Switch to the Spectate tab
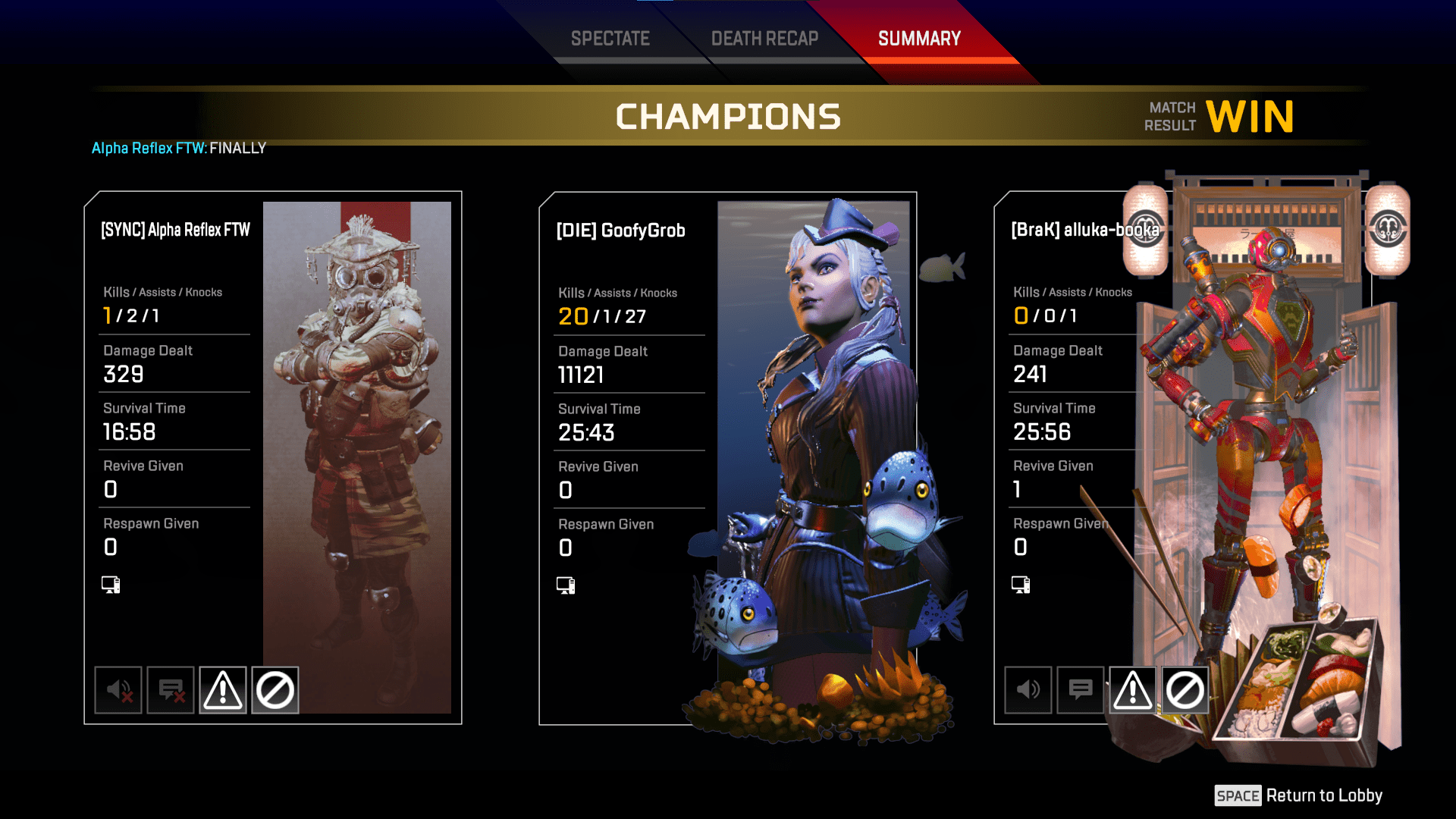This screenshot has width=1456, height=819. point(610,39)
